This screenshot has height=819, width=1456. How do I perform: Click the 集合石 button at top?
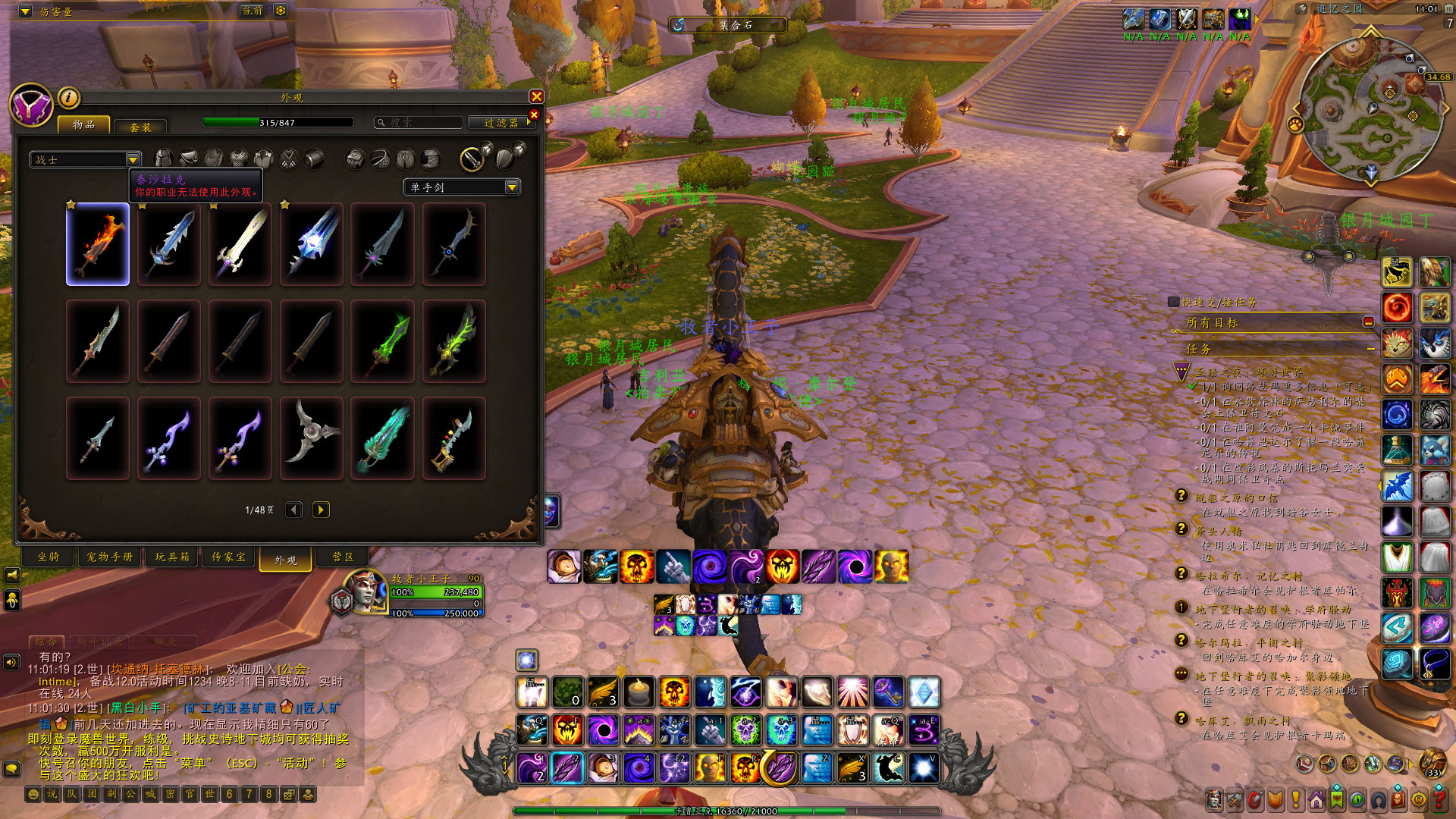[x=728, y=25]
